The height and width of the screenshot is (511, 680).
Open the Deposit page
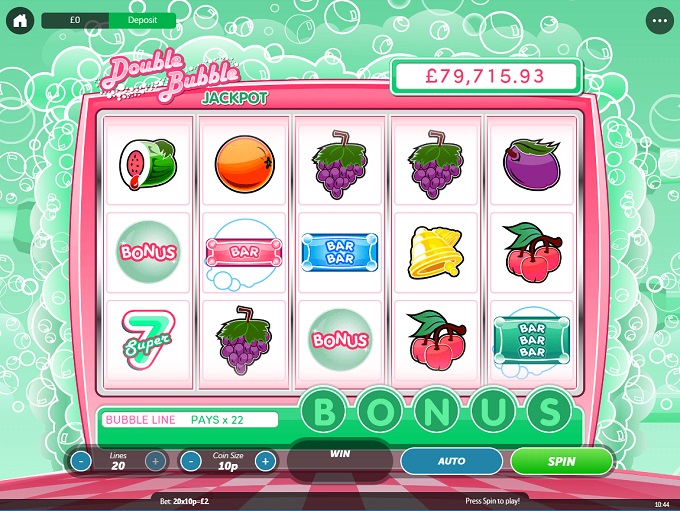click(x=140, y=20)
